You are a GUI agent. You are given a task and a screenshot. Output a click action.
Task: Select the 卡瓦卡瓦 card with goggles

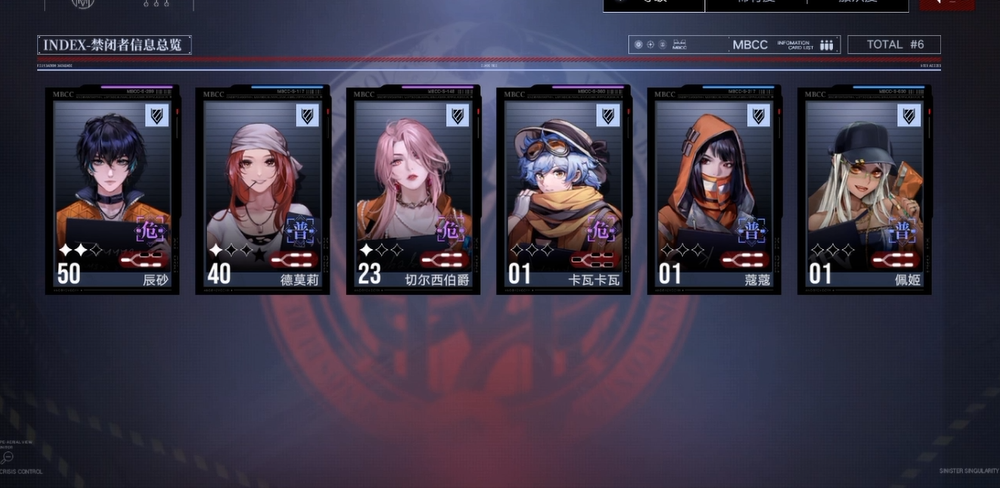click(x=563, y=190)
